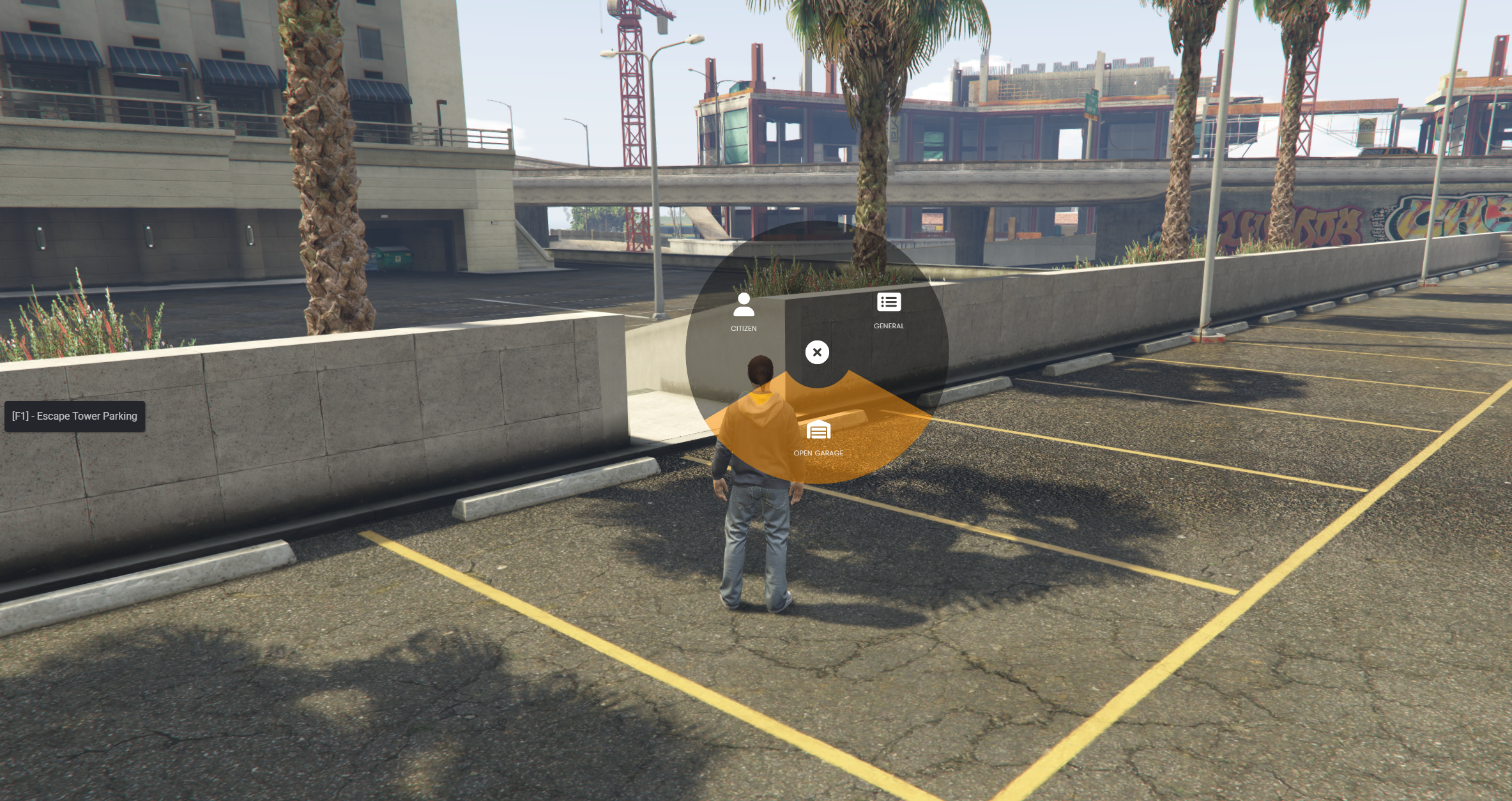The height and width of the screenshot is (801, 1512).
Task: Click the Escape Tower Parking prompt
Action: 74,416
